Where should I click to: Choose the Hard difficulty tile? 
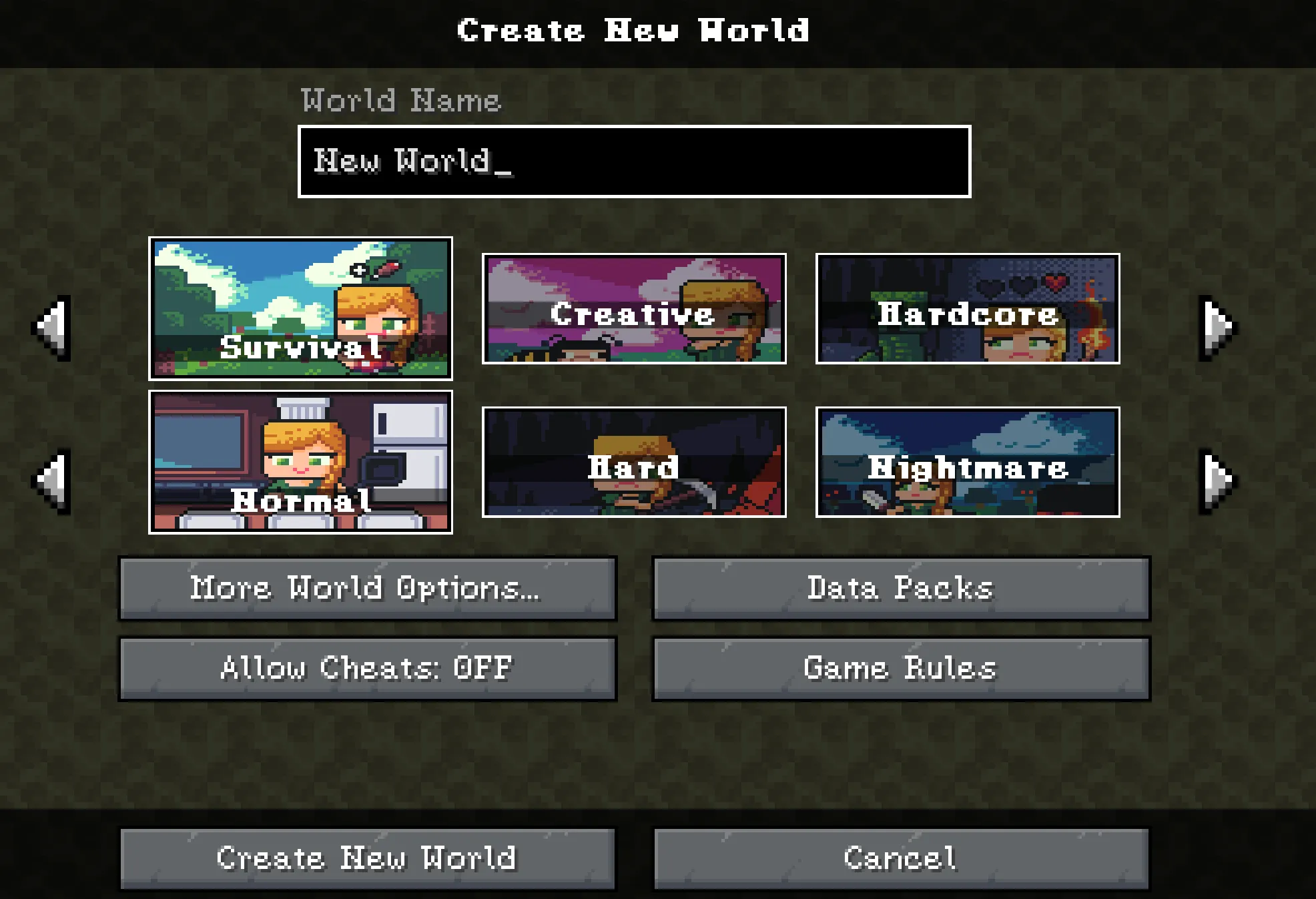pos(634,461)
